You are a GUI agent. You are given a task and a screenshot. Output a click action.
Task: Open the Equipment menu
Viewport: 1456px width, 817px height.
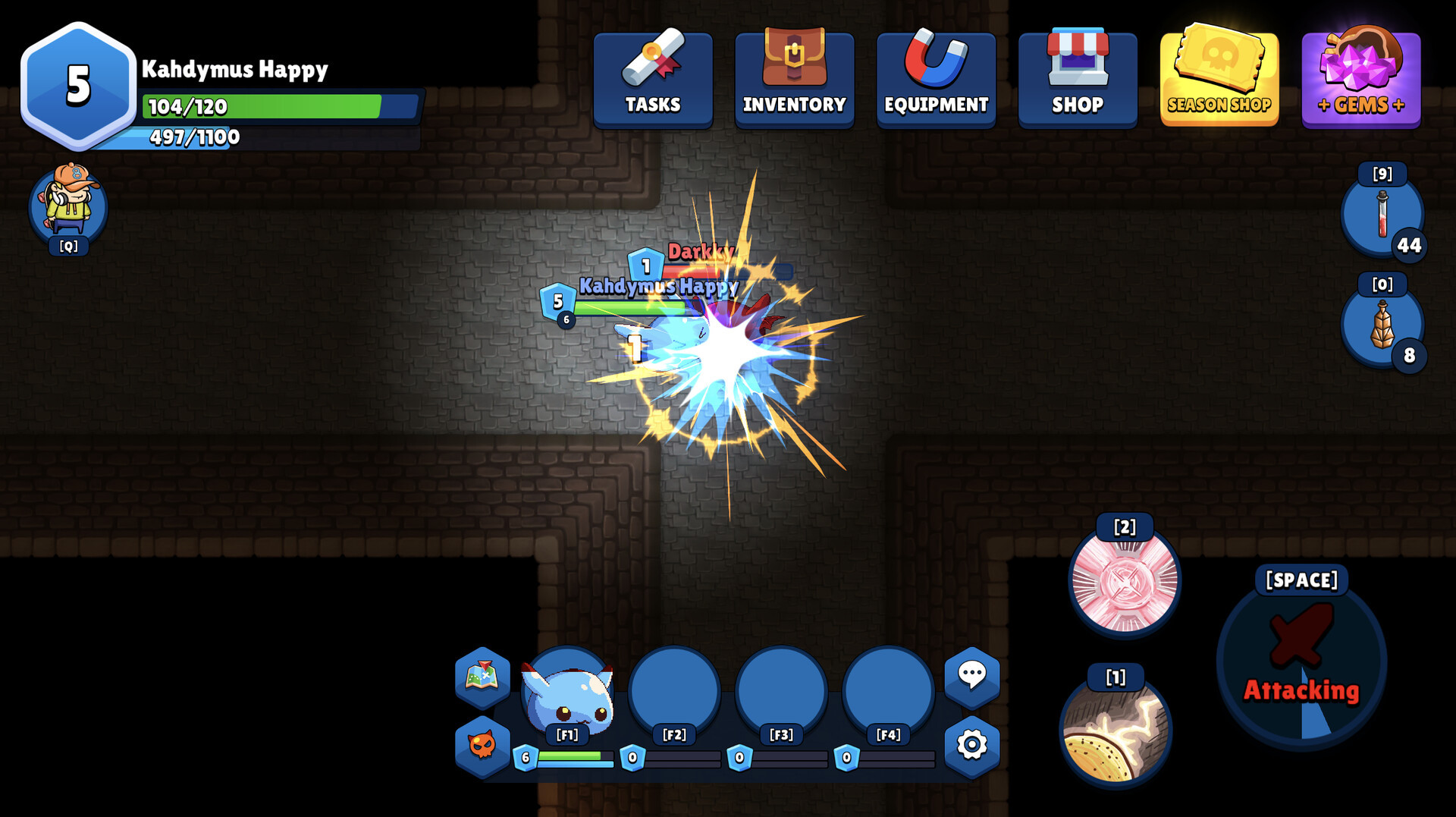pos(936,78)
